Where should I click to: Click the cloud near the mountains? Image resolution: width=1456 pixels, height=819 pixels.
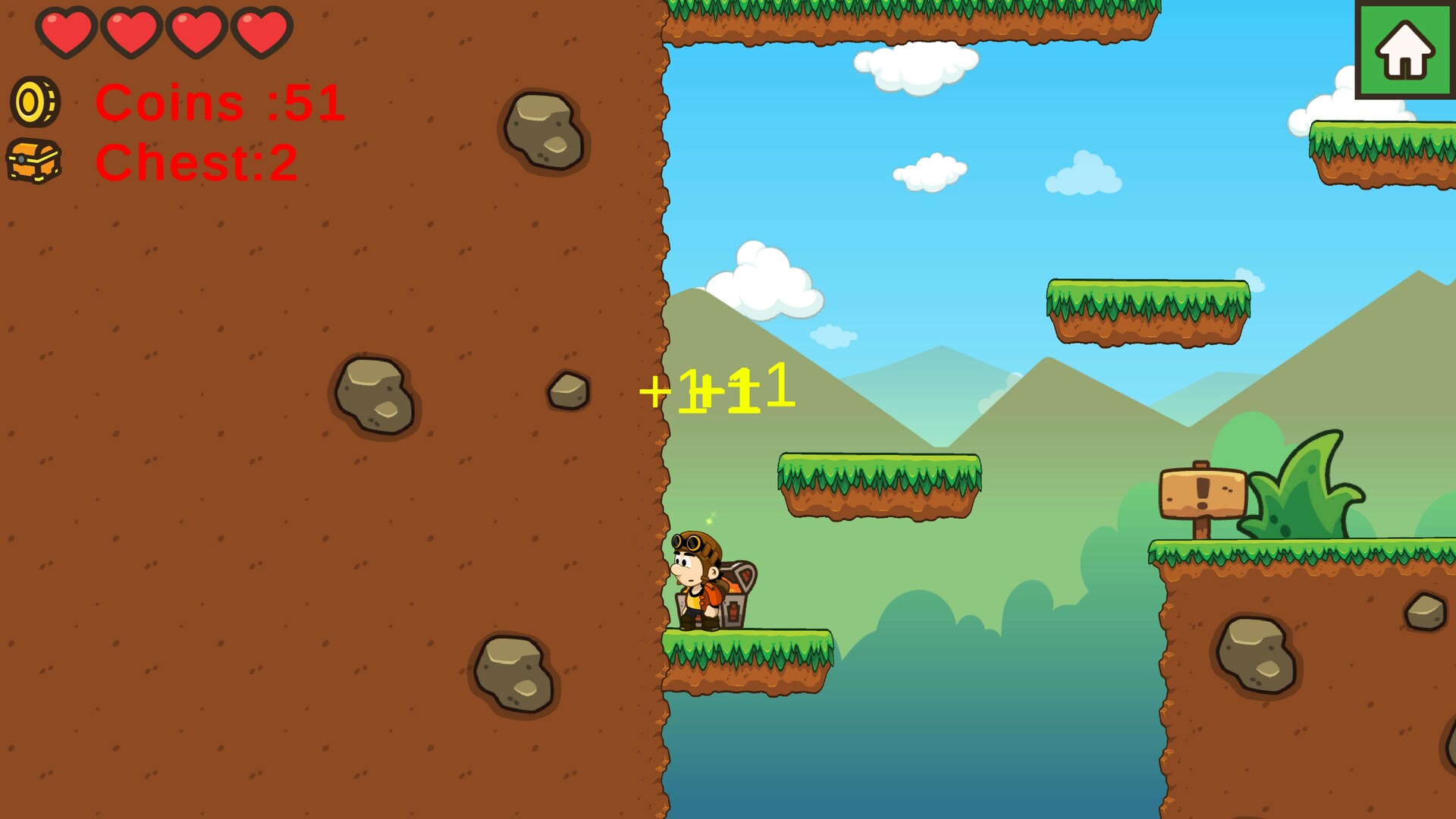click(766, 281)
